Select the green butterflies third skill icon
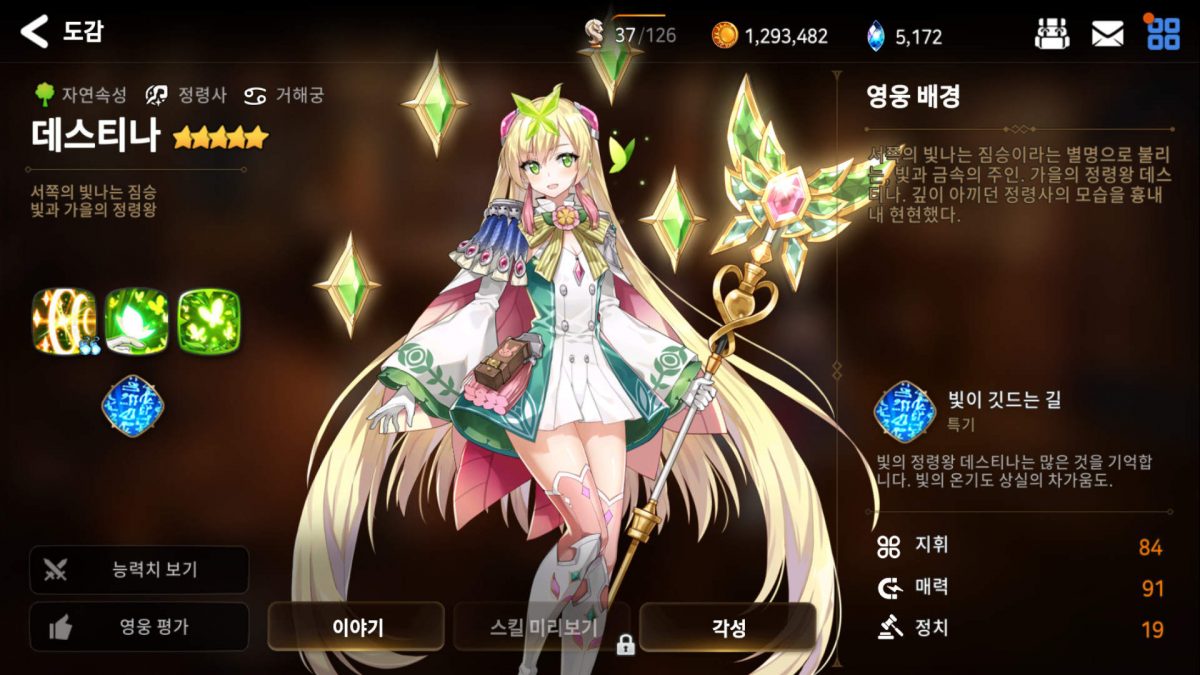 click(209, 322)
